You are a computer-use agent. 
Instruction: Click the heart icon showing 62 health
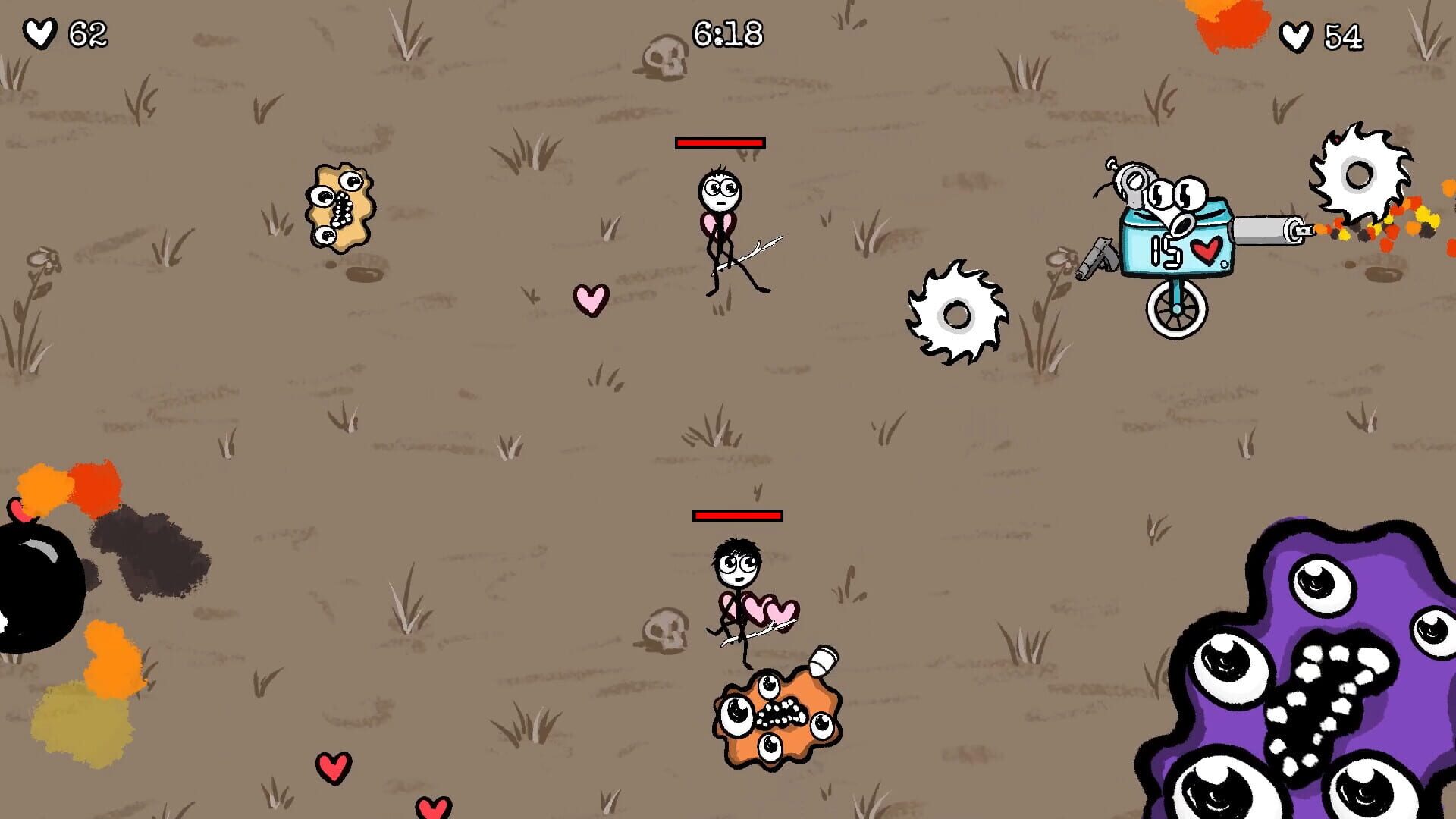(39, 32)
